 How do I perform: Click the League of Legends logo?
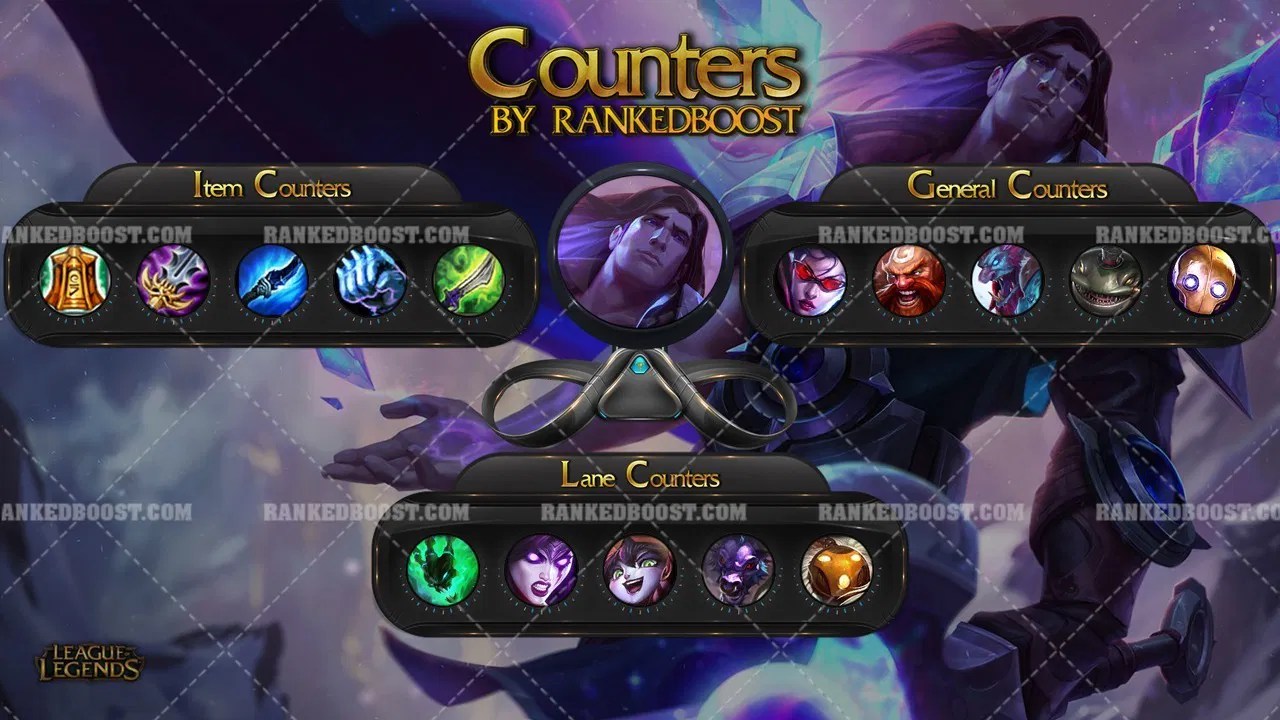90,663
